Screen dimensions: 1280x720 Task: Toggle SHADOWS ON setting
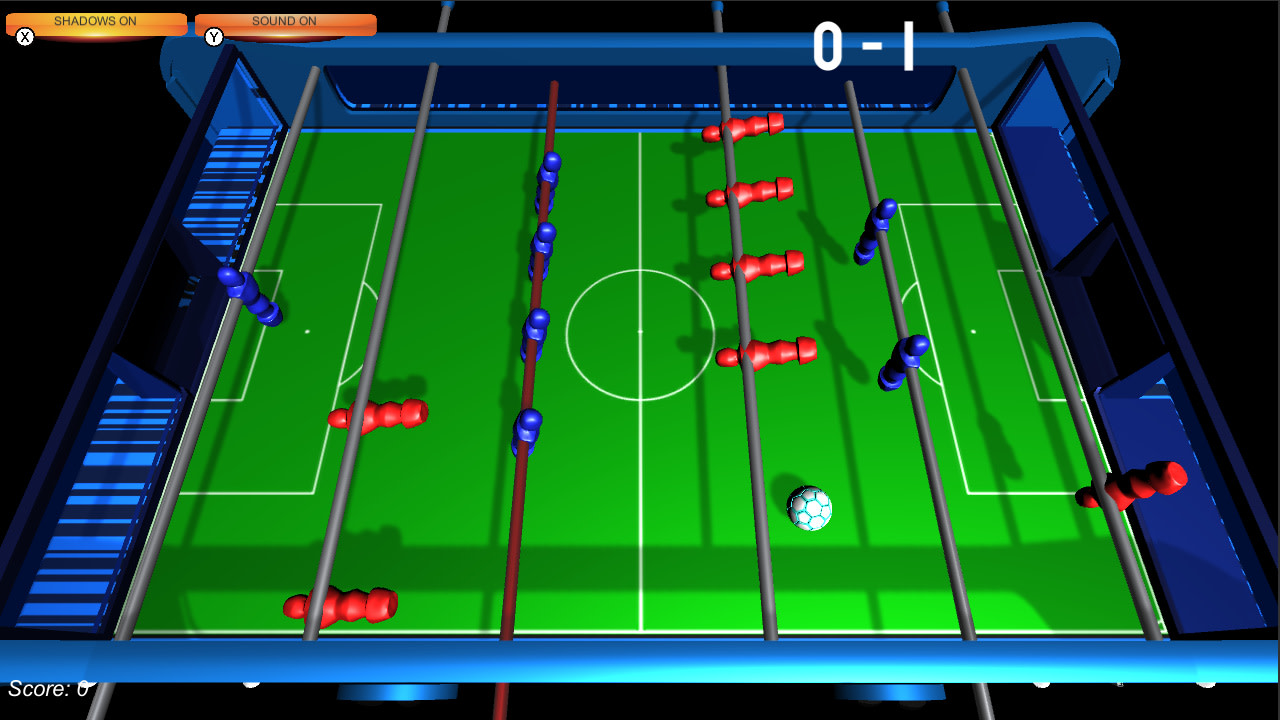point(96,20)
